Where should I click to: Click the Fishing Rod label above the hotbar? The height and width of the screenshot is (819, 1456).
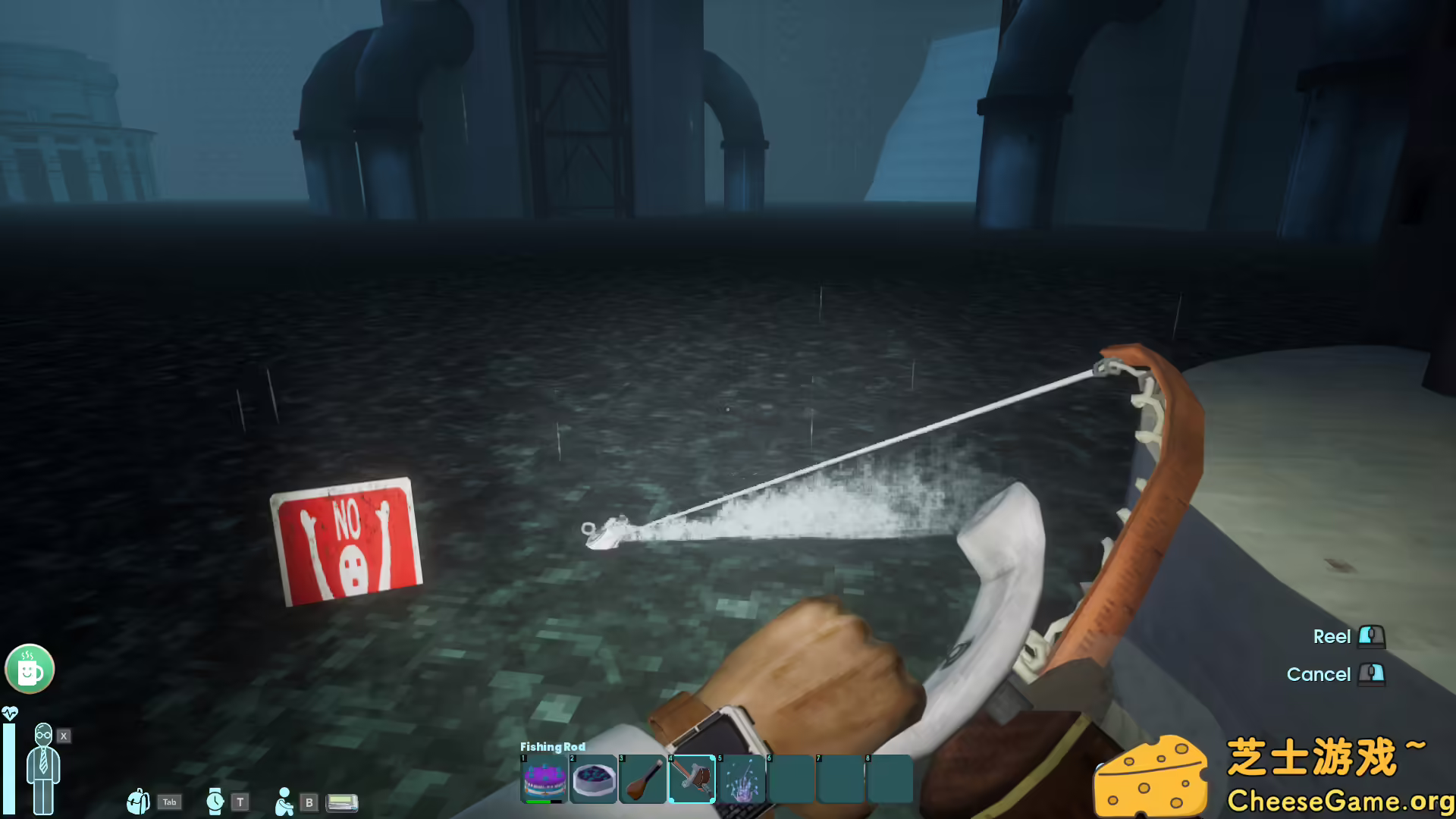coord(552,747)
